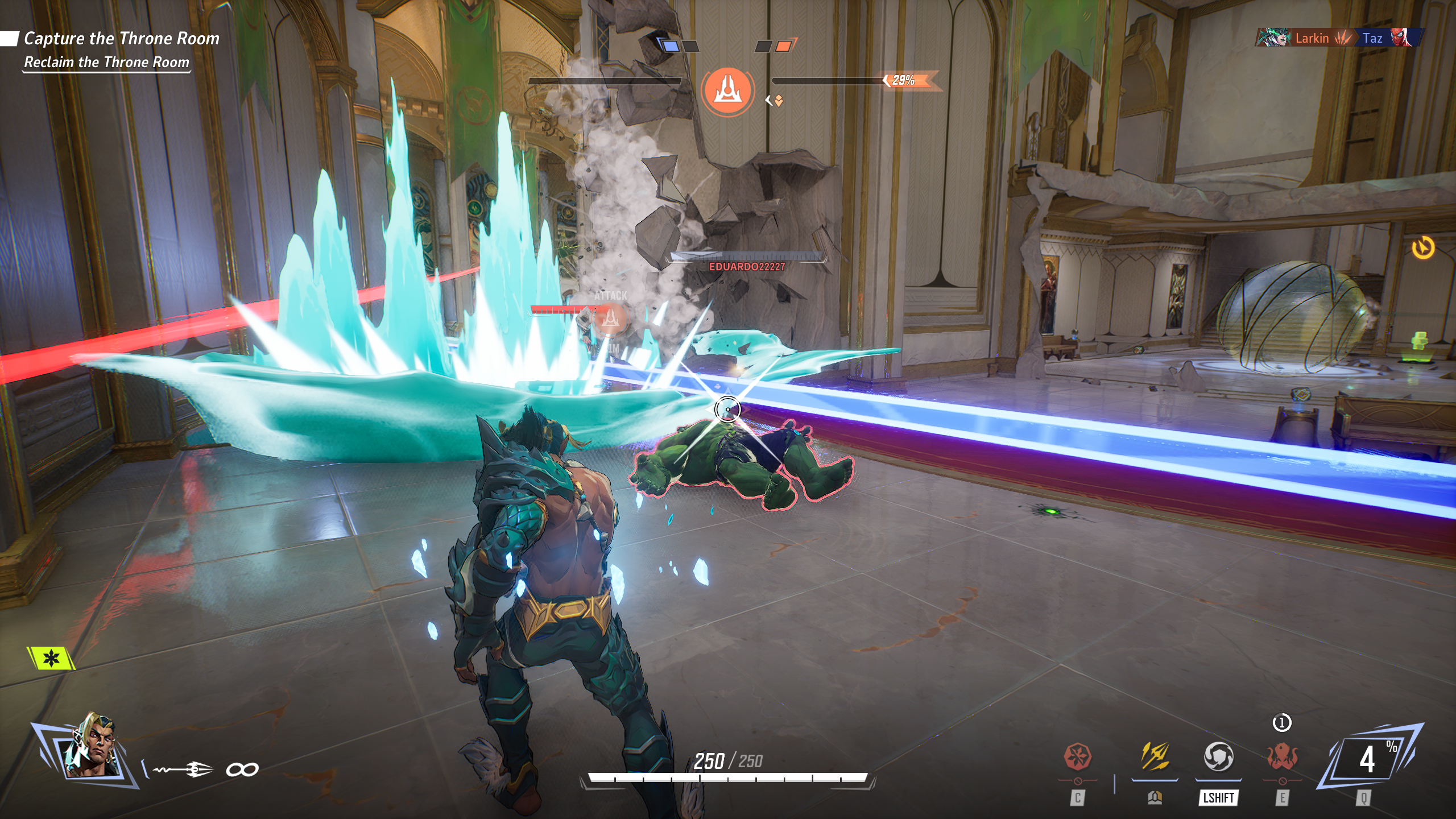Click the Namor hero portrait
The width and height of the screenshot is (1456, 819).
91,746
